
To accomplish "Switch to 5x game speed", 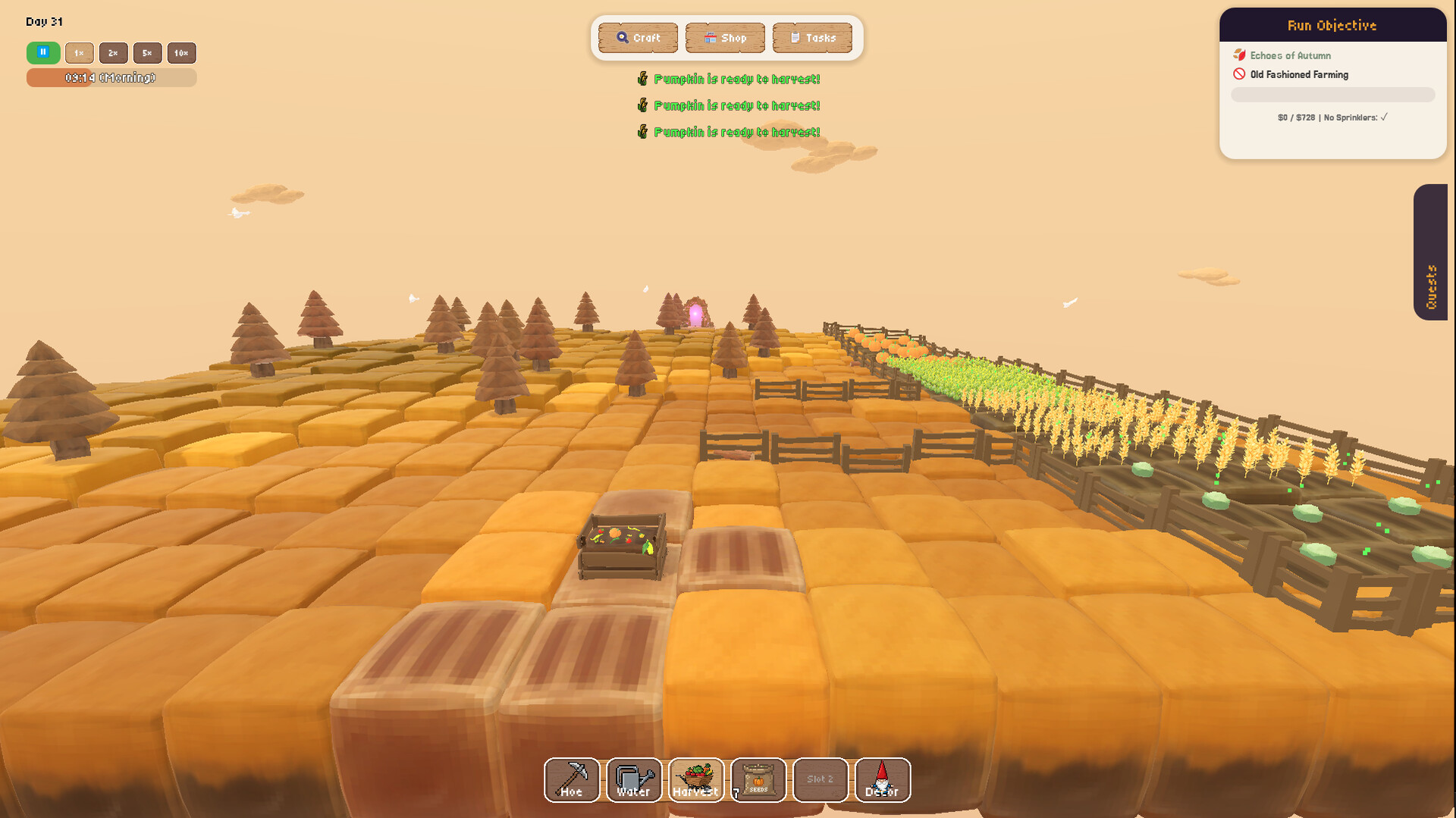I will 147,52.
